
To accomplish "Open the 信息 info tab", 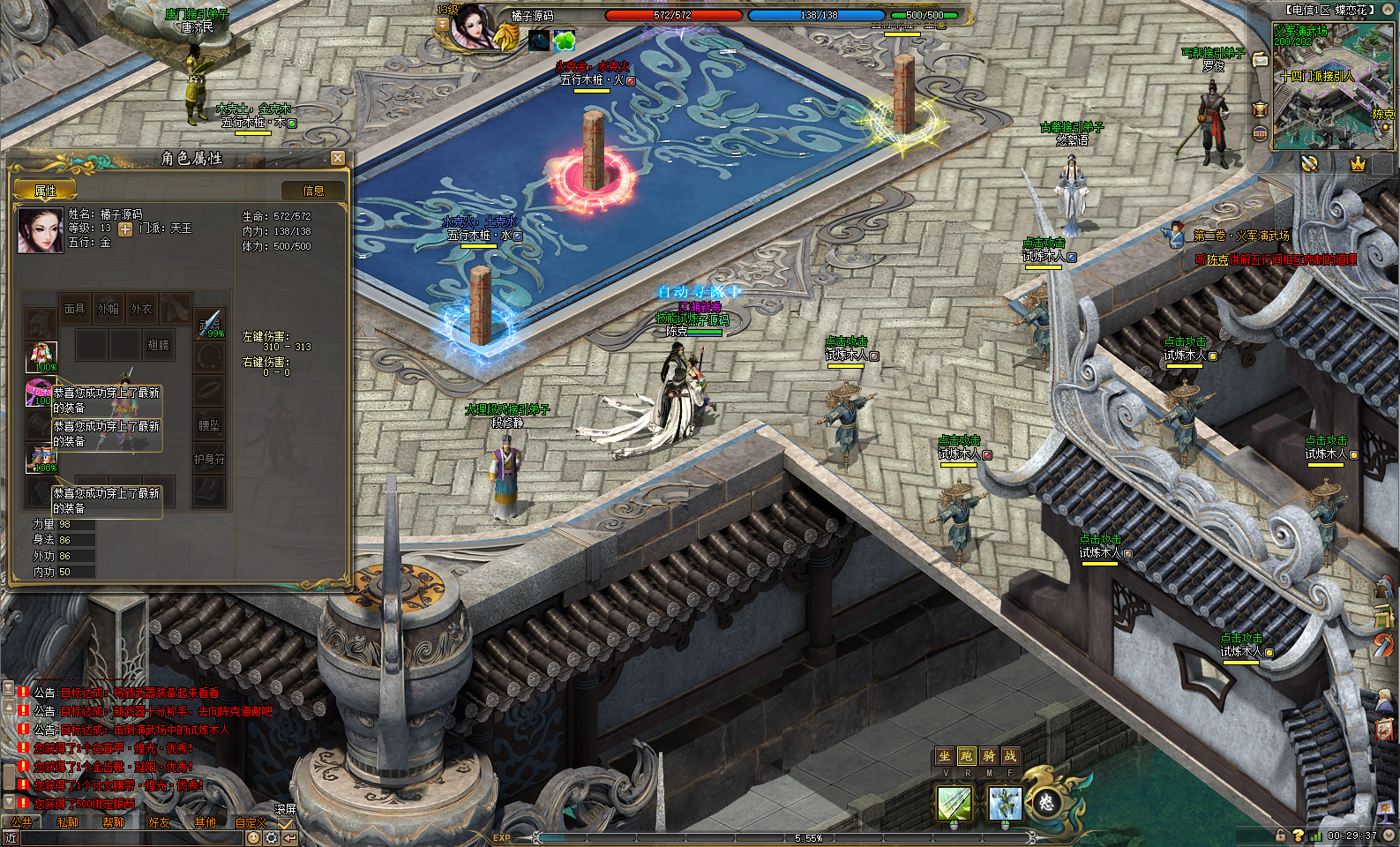I will click(x=313, y=191).
